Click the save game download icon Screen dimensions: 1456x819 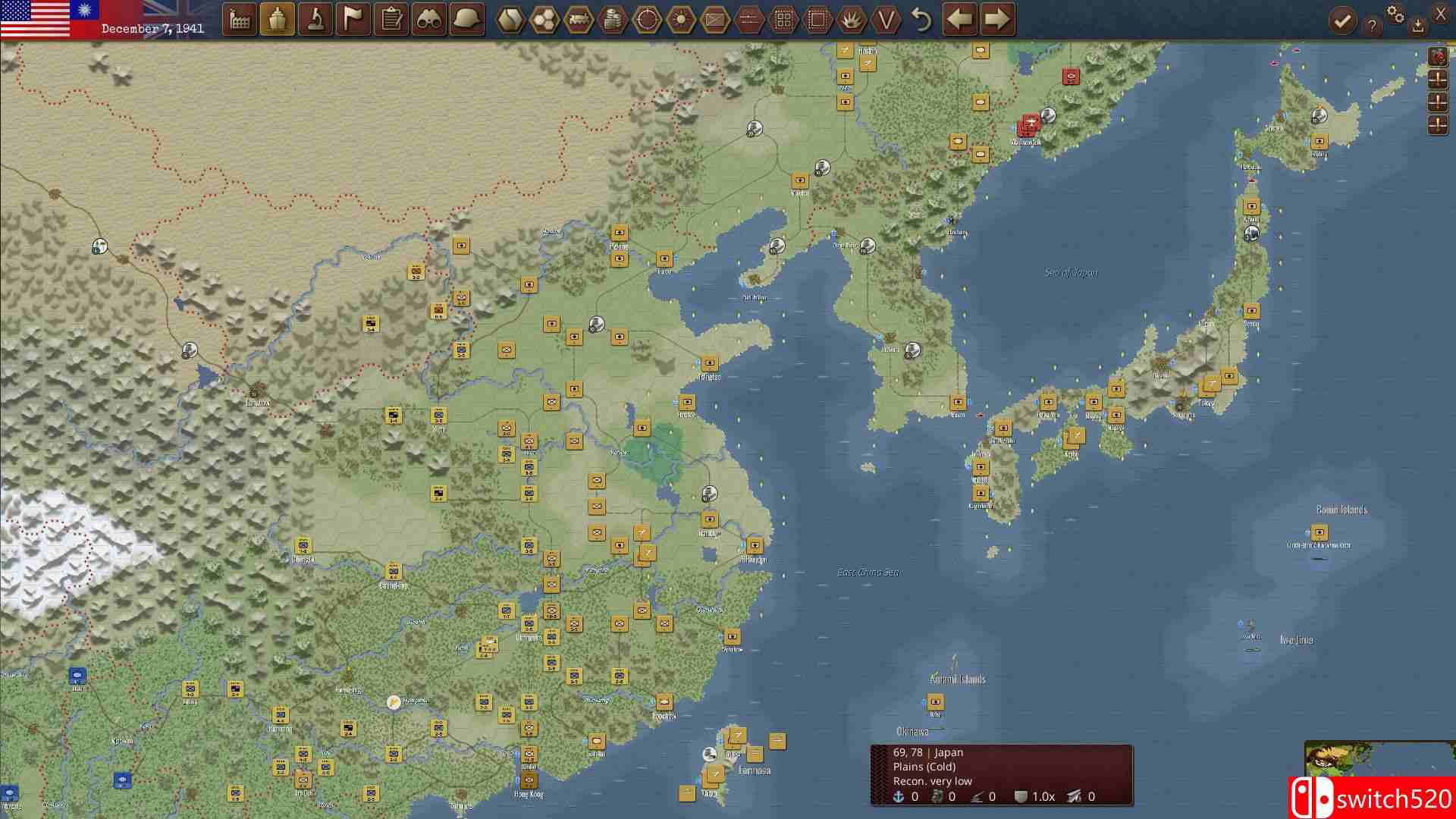point(1417,24)
